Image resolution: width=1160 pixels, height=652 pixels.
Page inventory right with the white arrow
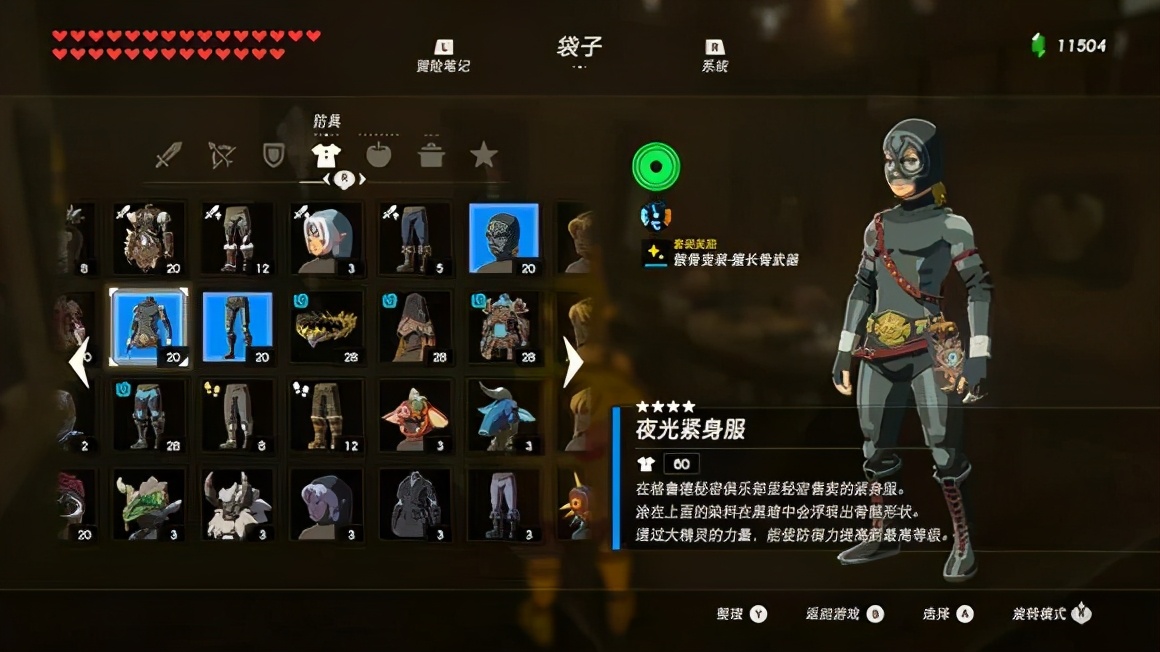point(572,361)
